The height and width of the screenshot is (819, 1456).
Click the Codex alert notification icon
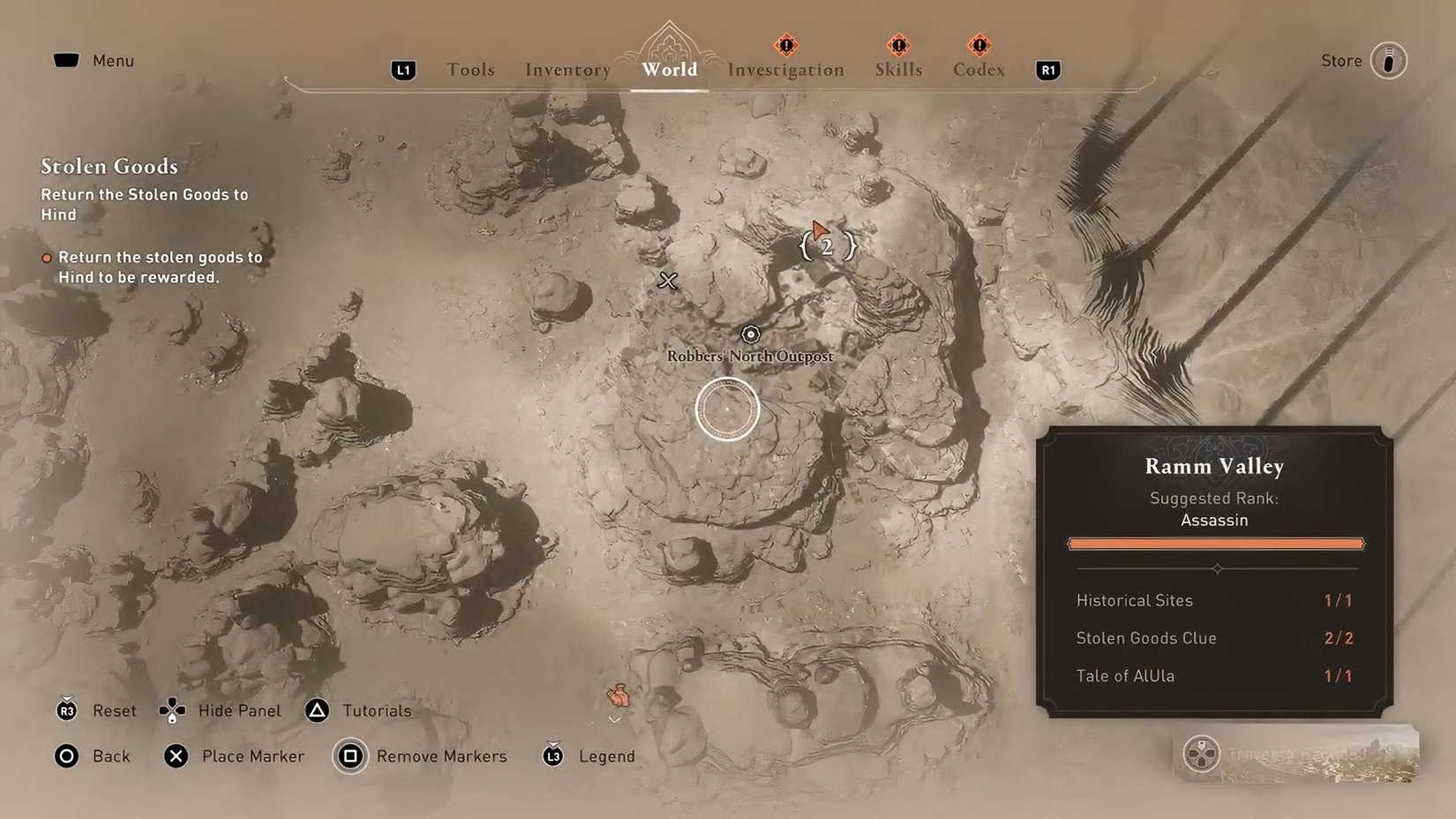978,45
